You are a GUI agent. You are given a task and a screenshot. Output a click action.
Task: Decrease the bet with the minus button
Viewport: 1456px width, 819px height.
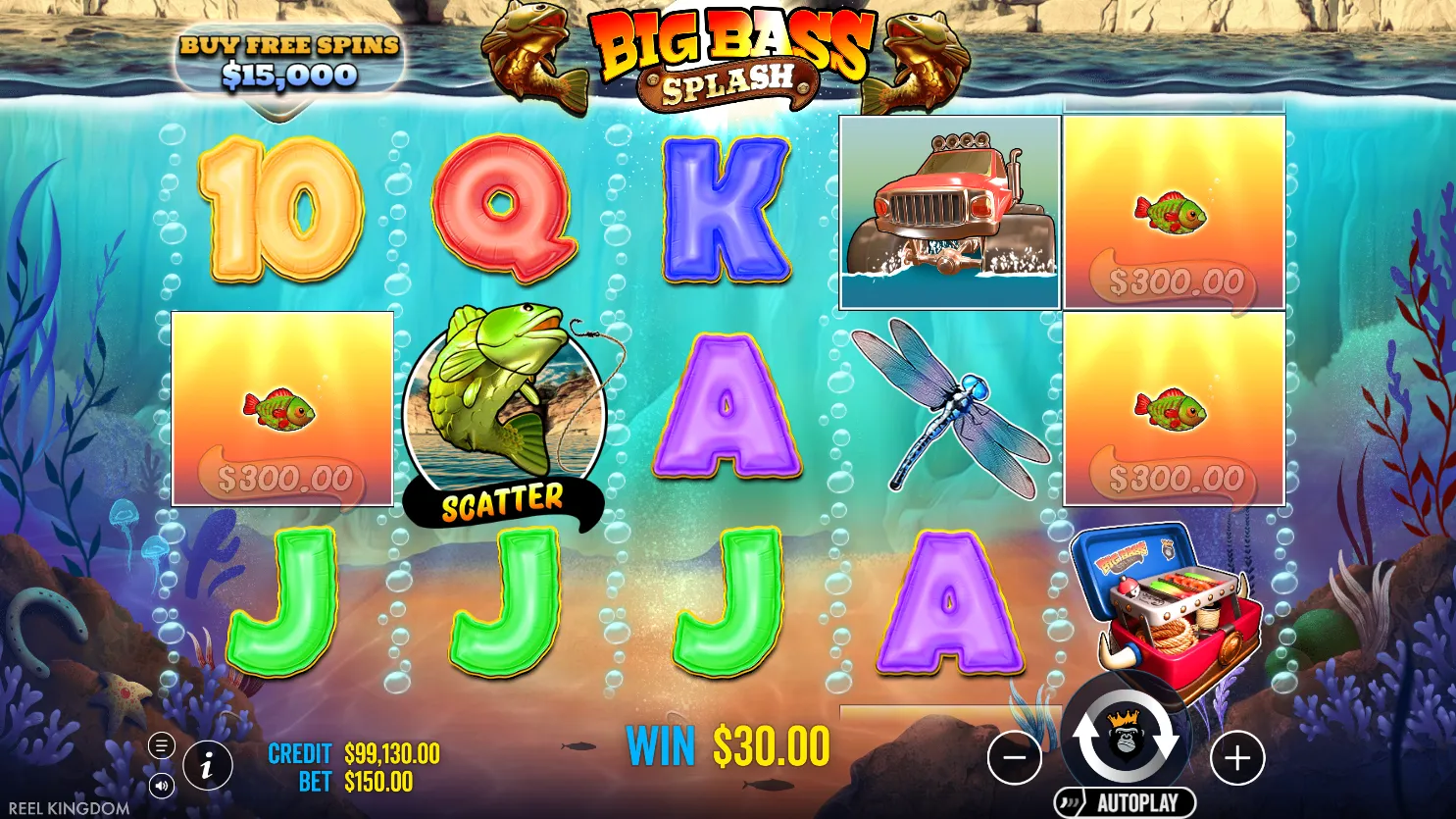point(1015,756)
